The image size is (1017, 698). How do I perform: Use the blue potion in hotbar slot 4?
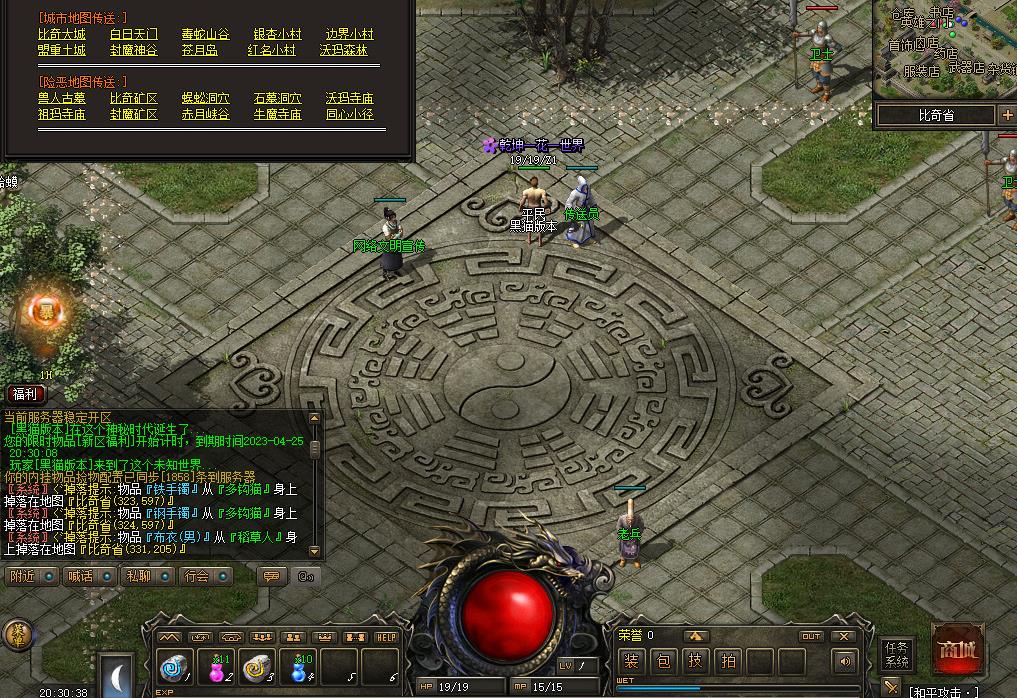click(298, 666)
